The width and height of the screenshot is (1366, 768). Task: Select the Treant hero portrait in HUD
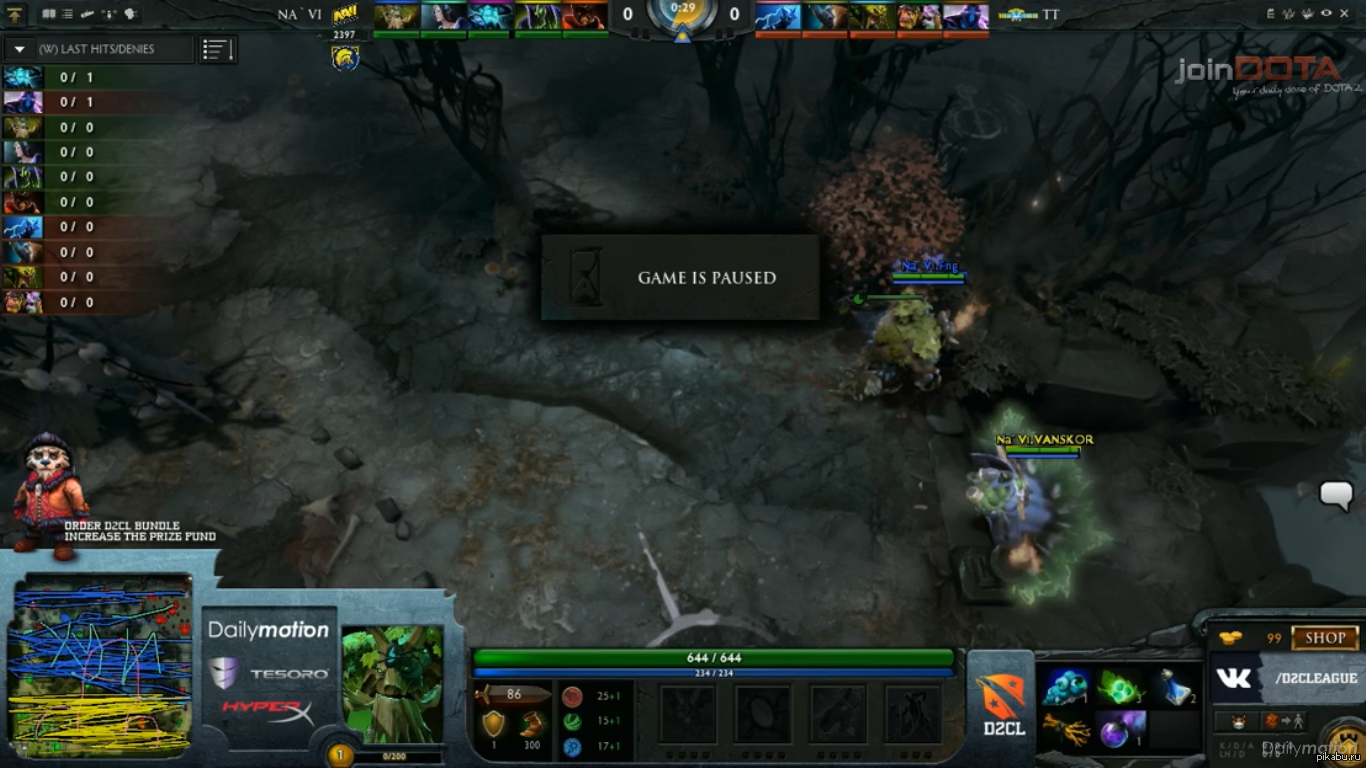tap(392, 685)
